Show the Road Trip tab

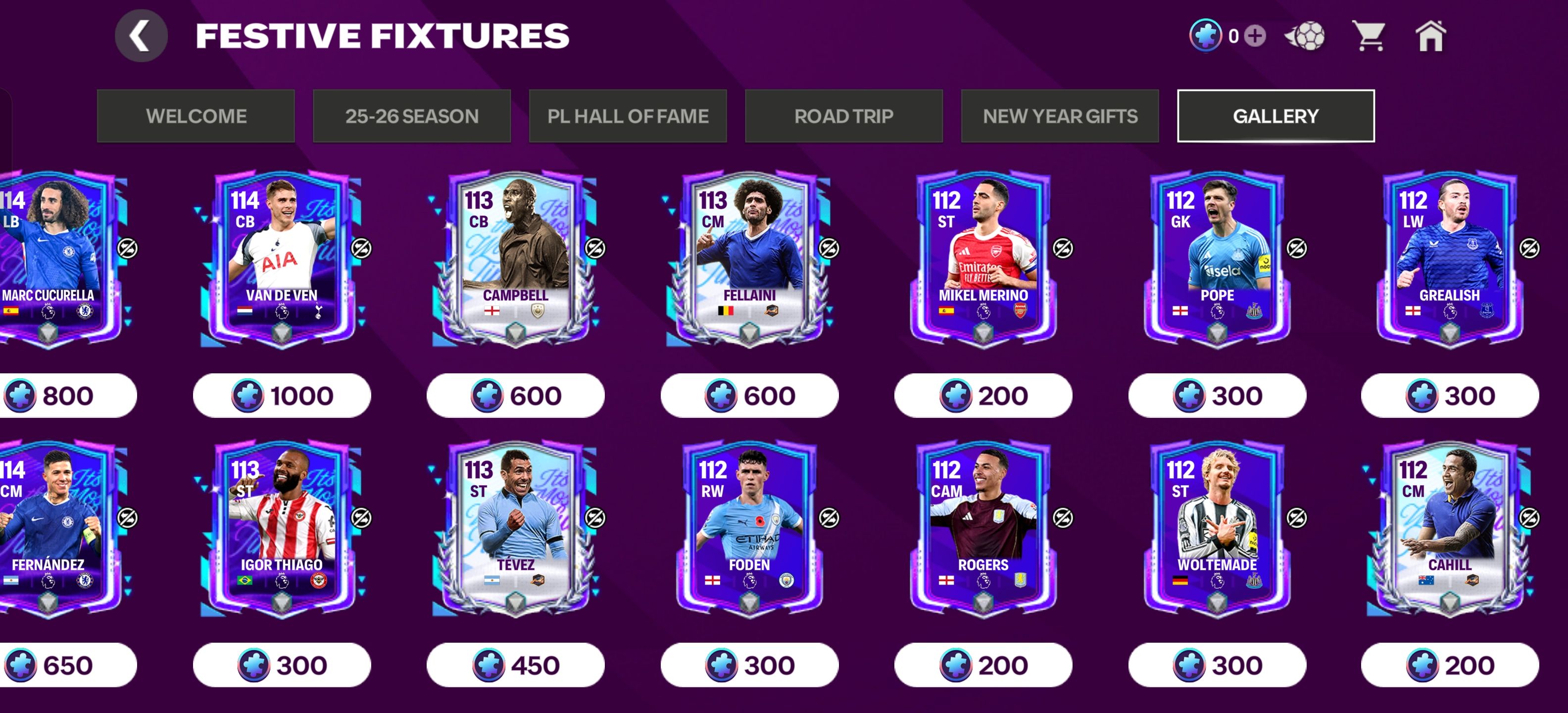844,116
